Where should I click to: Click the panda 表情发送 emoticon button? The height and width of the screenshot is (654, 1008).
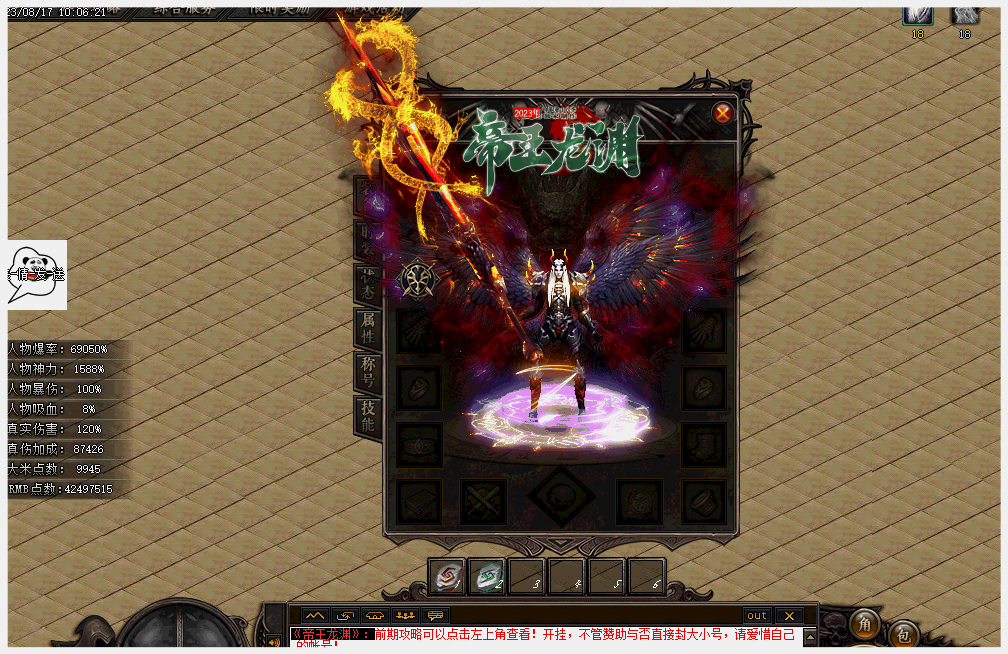tap(37, 274)
